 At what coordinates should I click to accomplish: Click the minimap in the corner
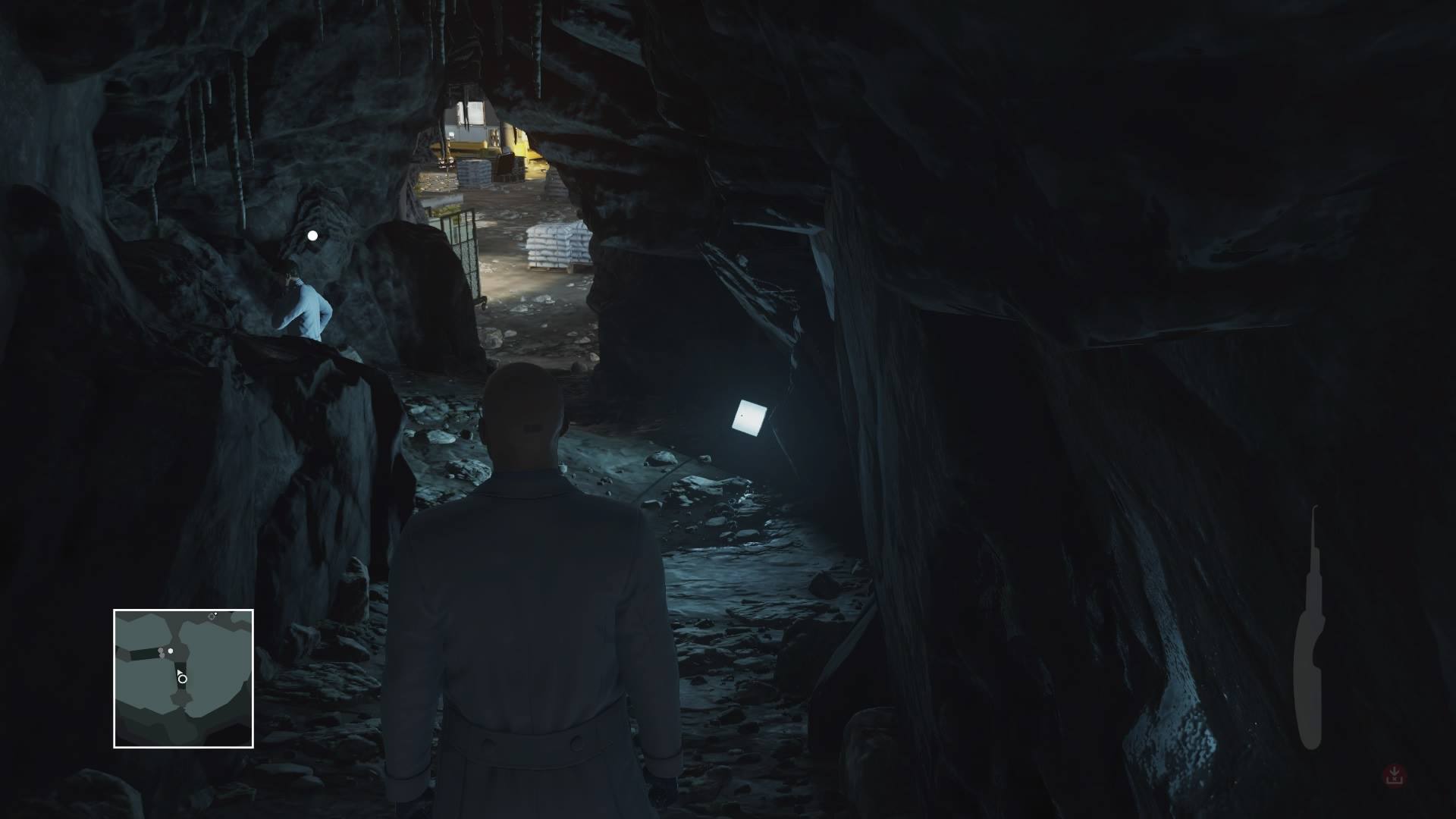point(184,679)
